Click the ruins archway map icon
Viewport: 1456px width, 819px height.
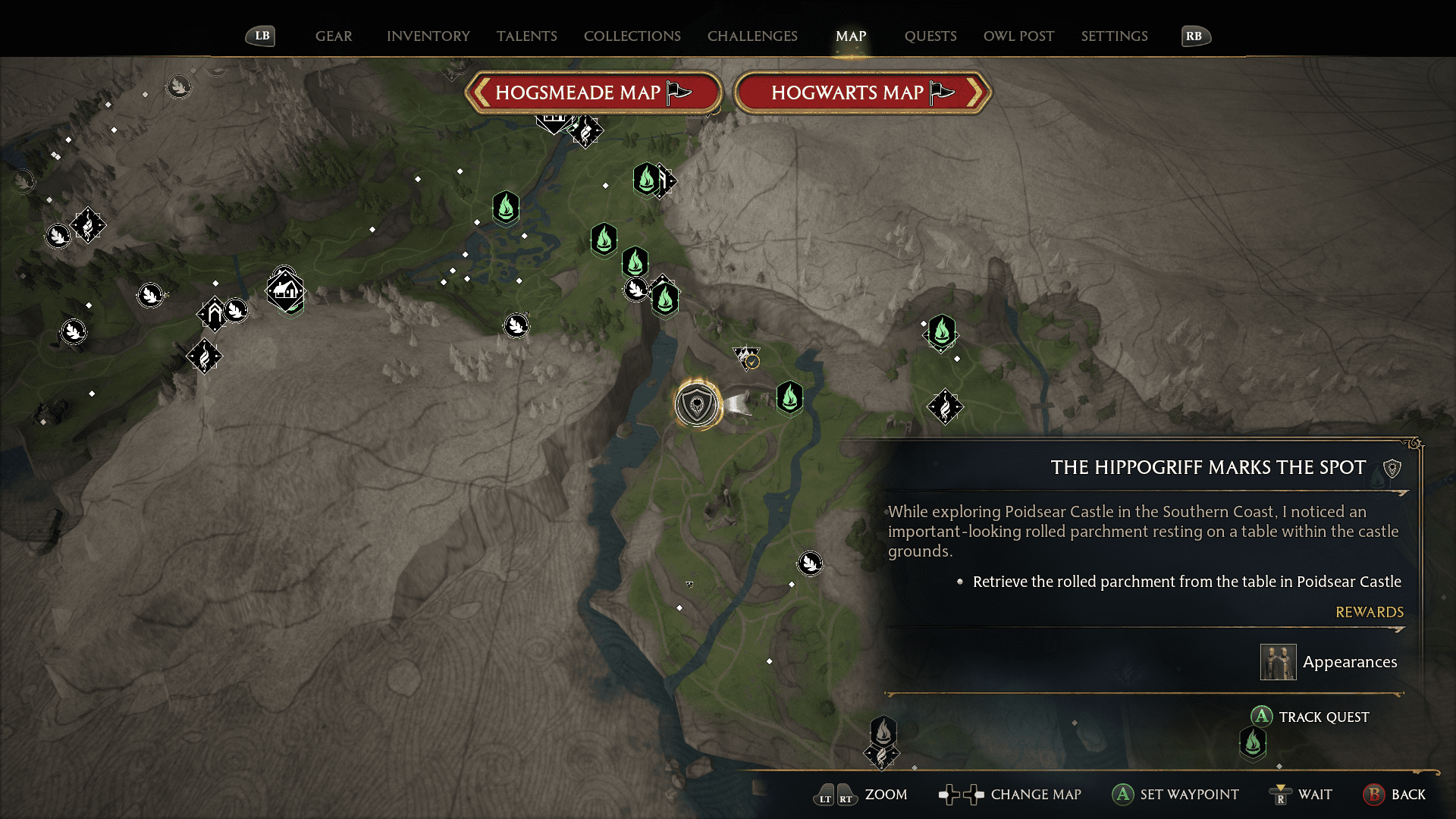point(213,312)
